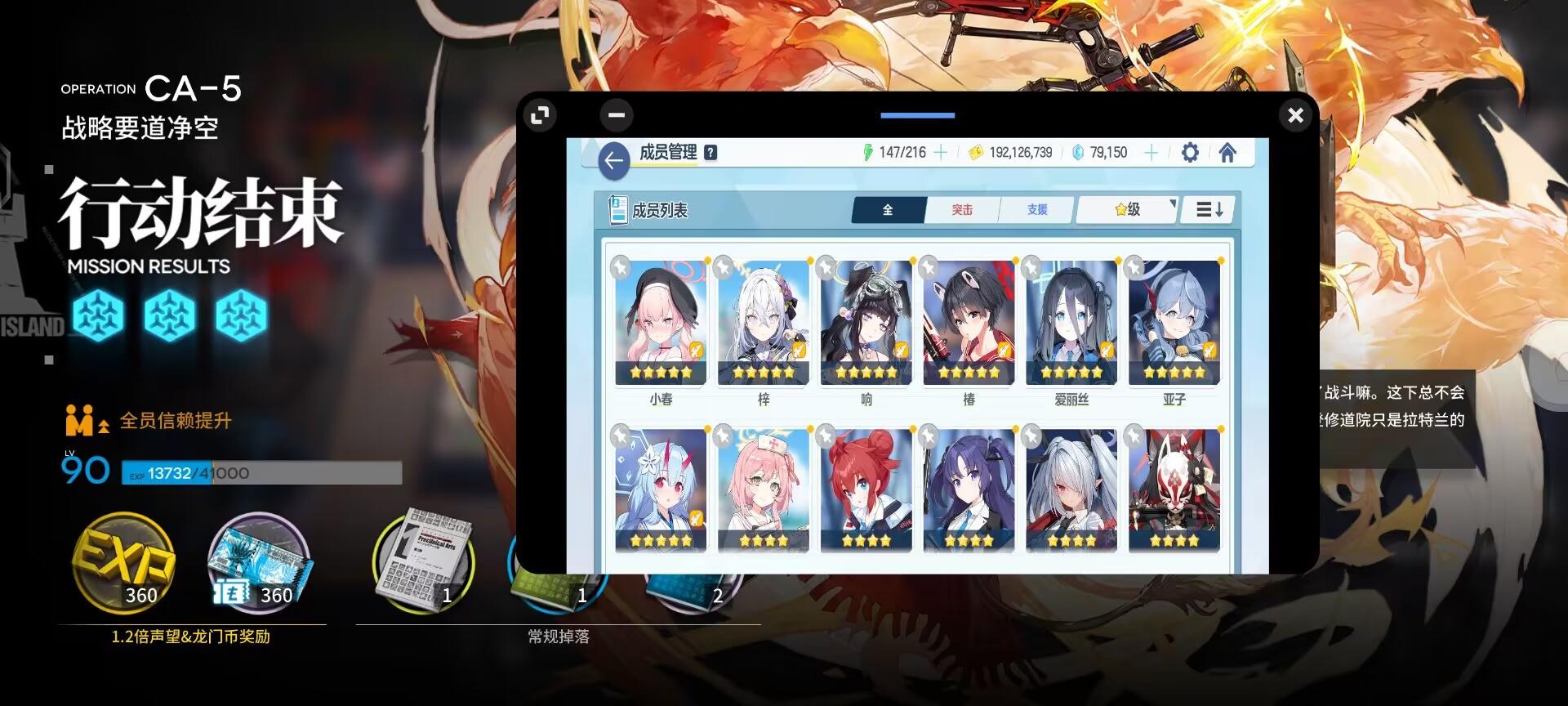Toggle the pin marker on 亚子's card
1568x706 pixels.
(x=1134, y=266)
